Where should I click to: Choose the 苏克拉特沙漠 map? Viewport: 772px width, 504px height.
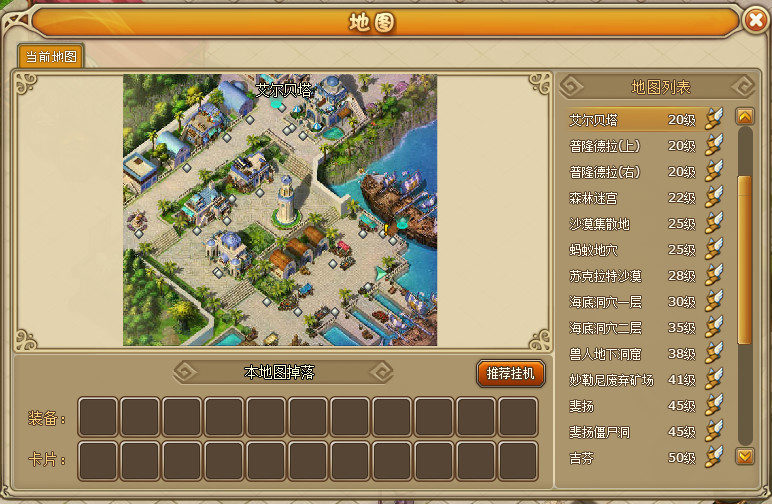point(632,276)
